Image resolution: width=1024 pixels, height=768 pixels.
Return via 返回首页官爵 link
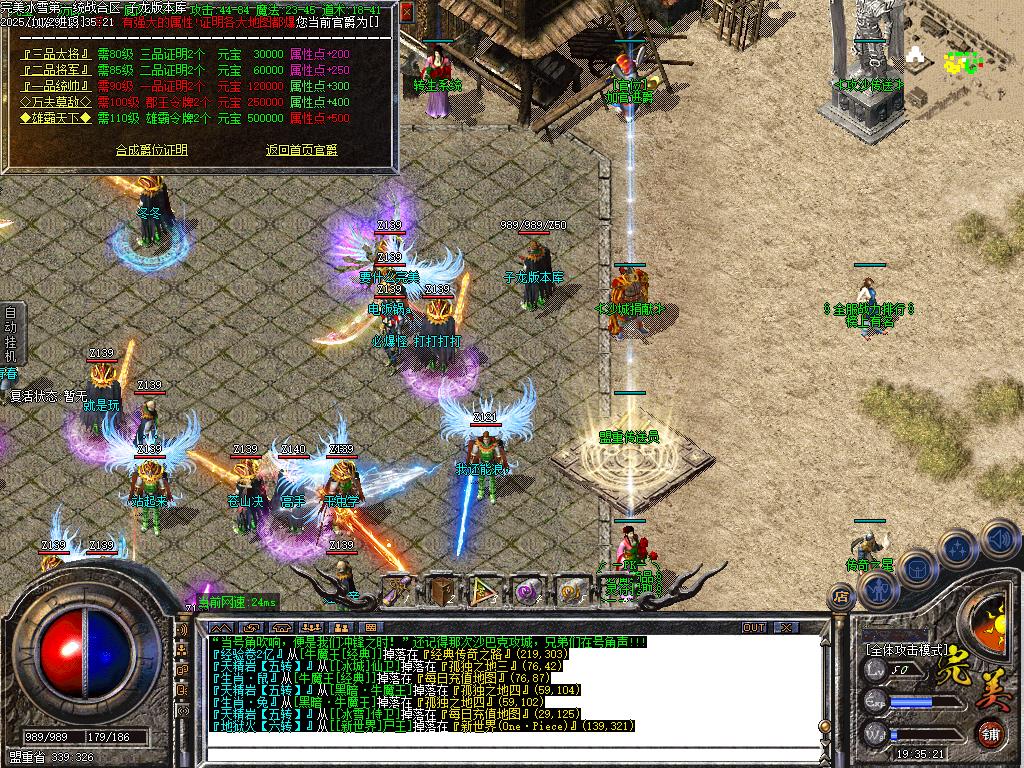tap(301, 150)
